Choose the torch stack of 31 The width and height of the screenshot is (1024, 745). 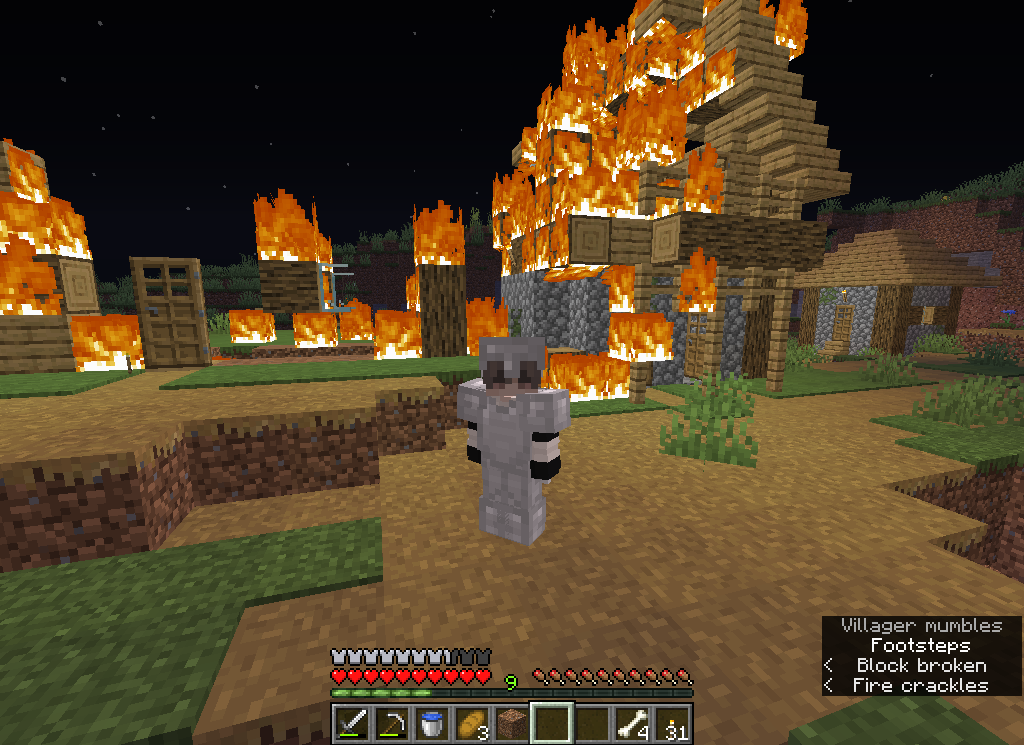pos(672,722)
